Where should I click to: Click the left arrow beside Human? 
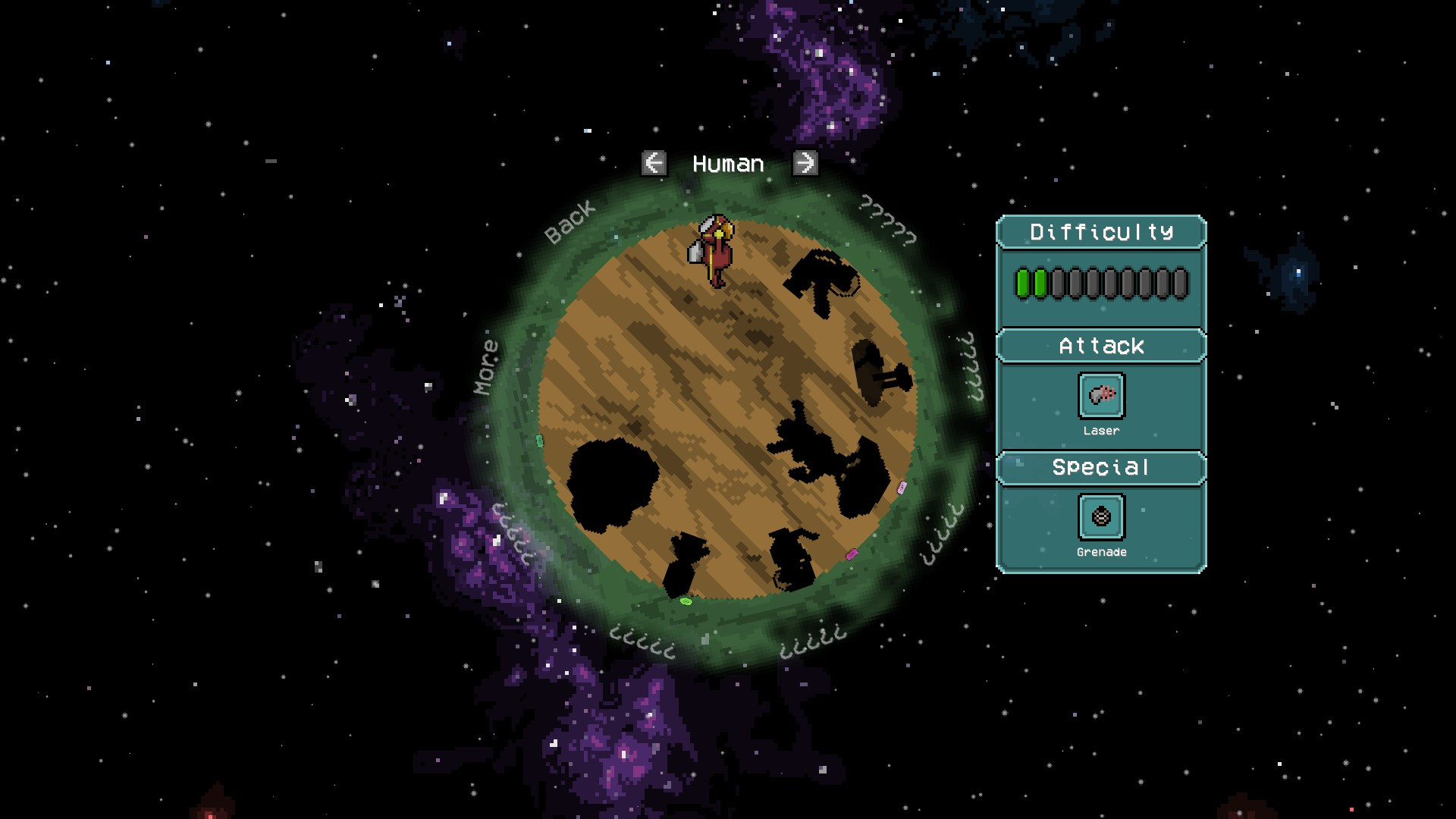pyautogui.click(x=654, y=163)
